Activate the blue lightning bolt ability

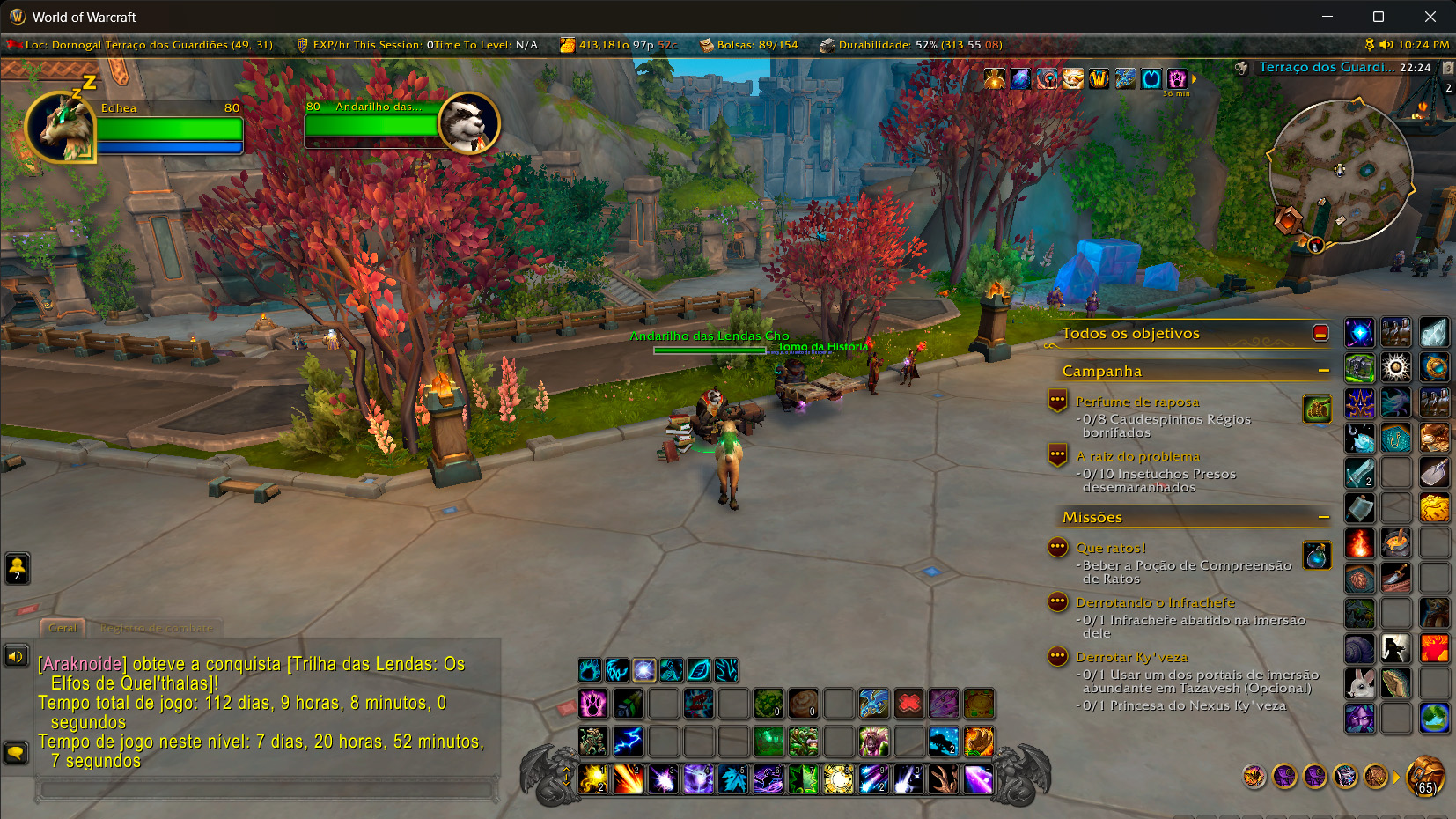[x=628, y=742]
